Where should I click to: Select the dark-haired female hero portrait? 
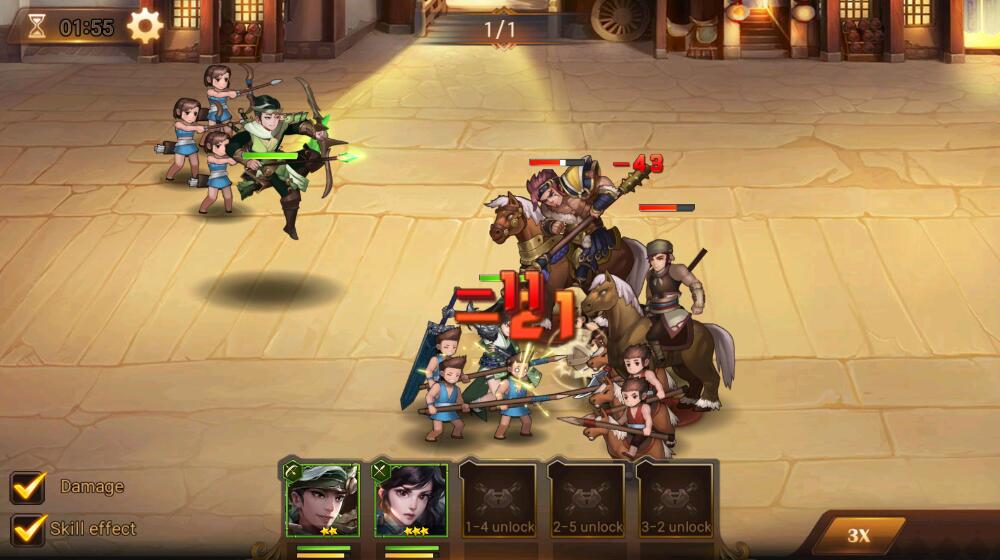[x=410, y=500]
